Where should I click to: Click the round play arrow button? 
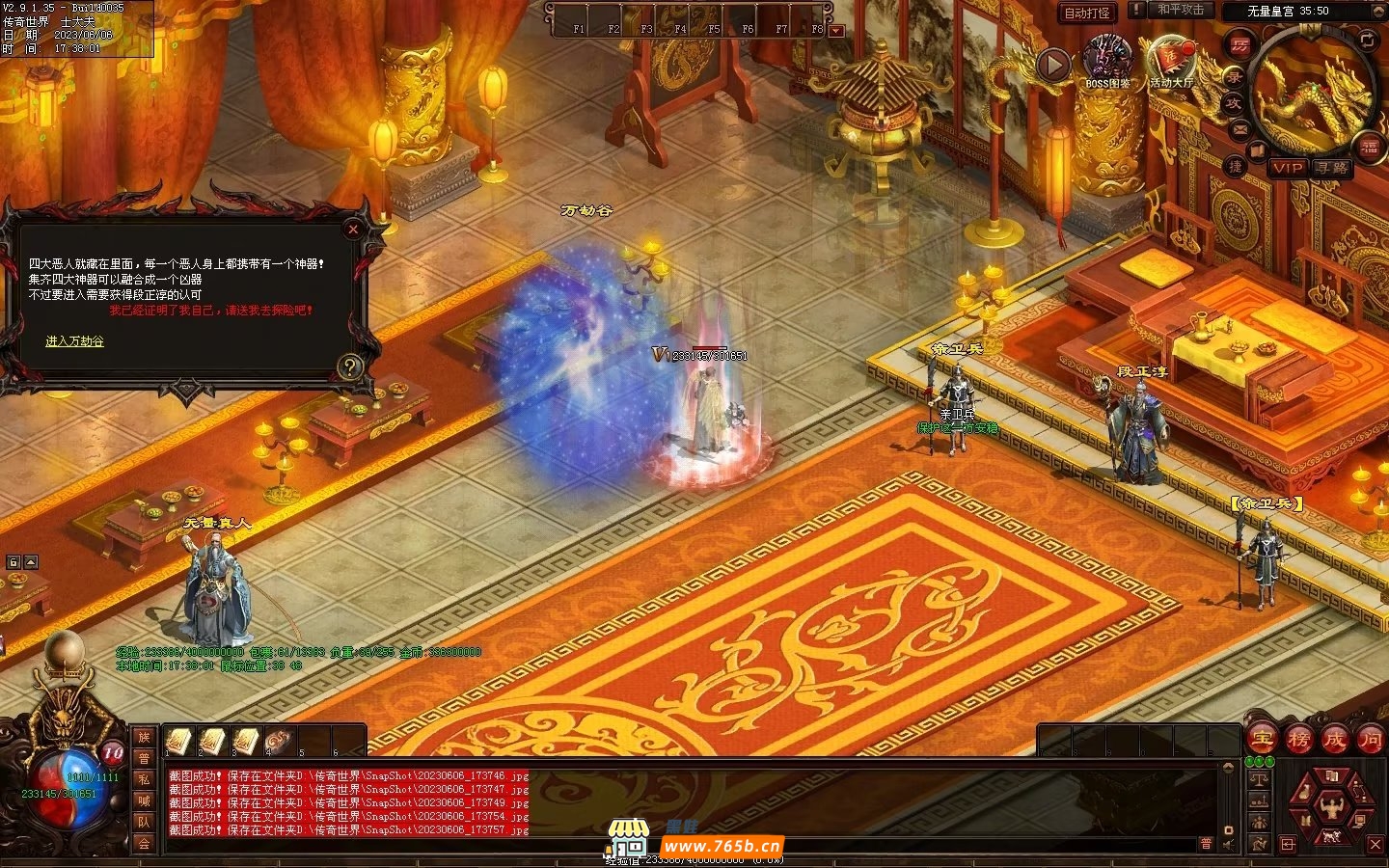[x=1053, y=65]
